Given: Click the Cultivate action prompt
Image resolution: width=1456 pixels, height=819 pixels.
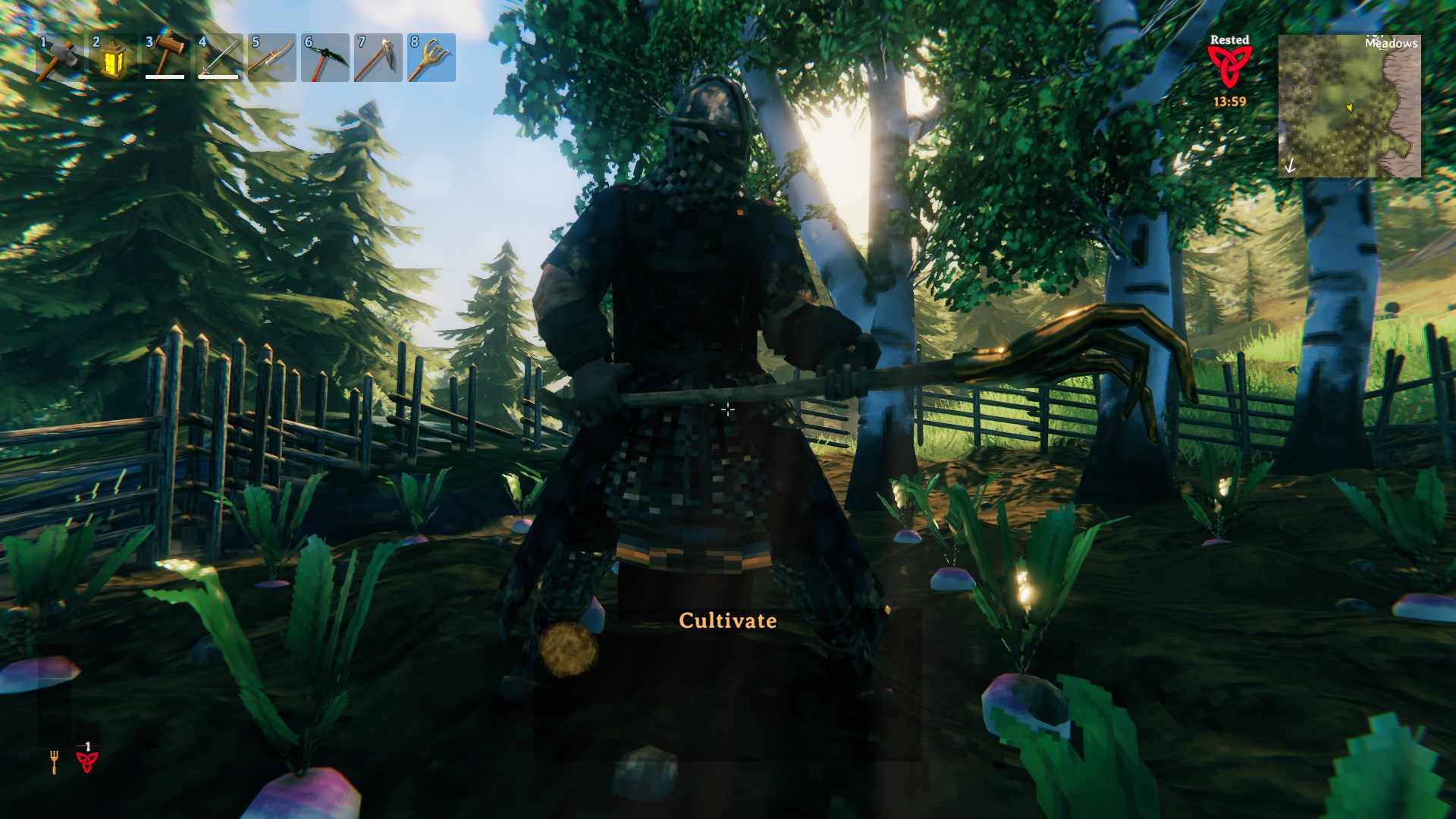Looking at the screenshot, I should (x=728, y=620).
